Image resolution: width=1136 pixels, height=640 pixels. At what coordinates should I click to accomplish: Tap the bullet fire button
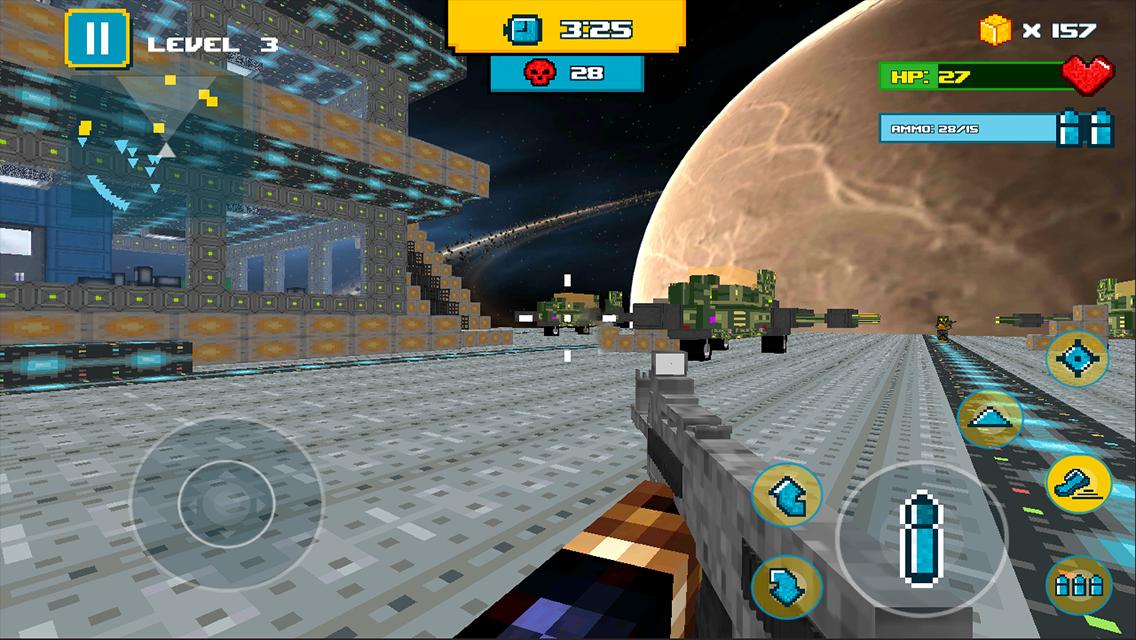(920, 540)
